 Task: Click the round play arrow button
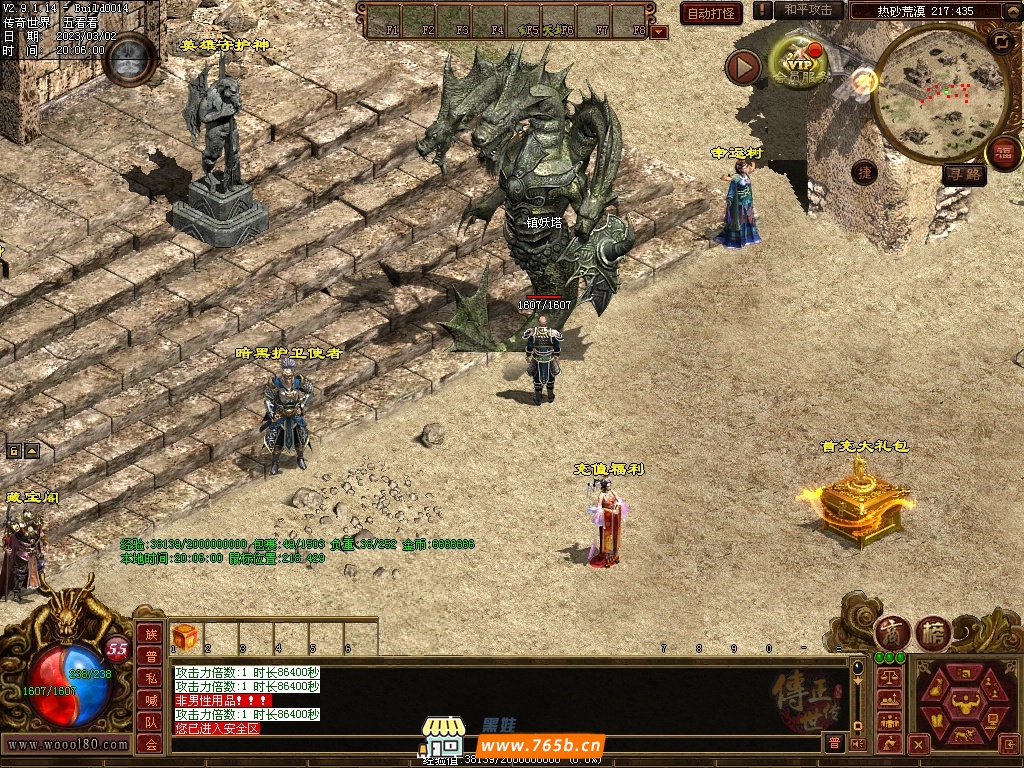coord(743,67)
